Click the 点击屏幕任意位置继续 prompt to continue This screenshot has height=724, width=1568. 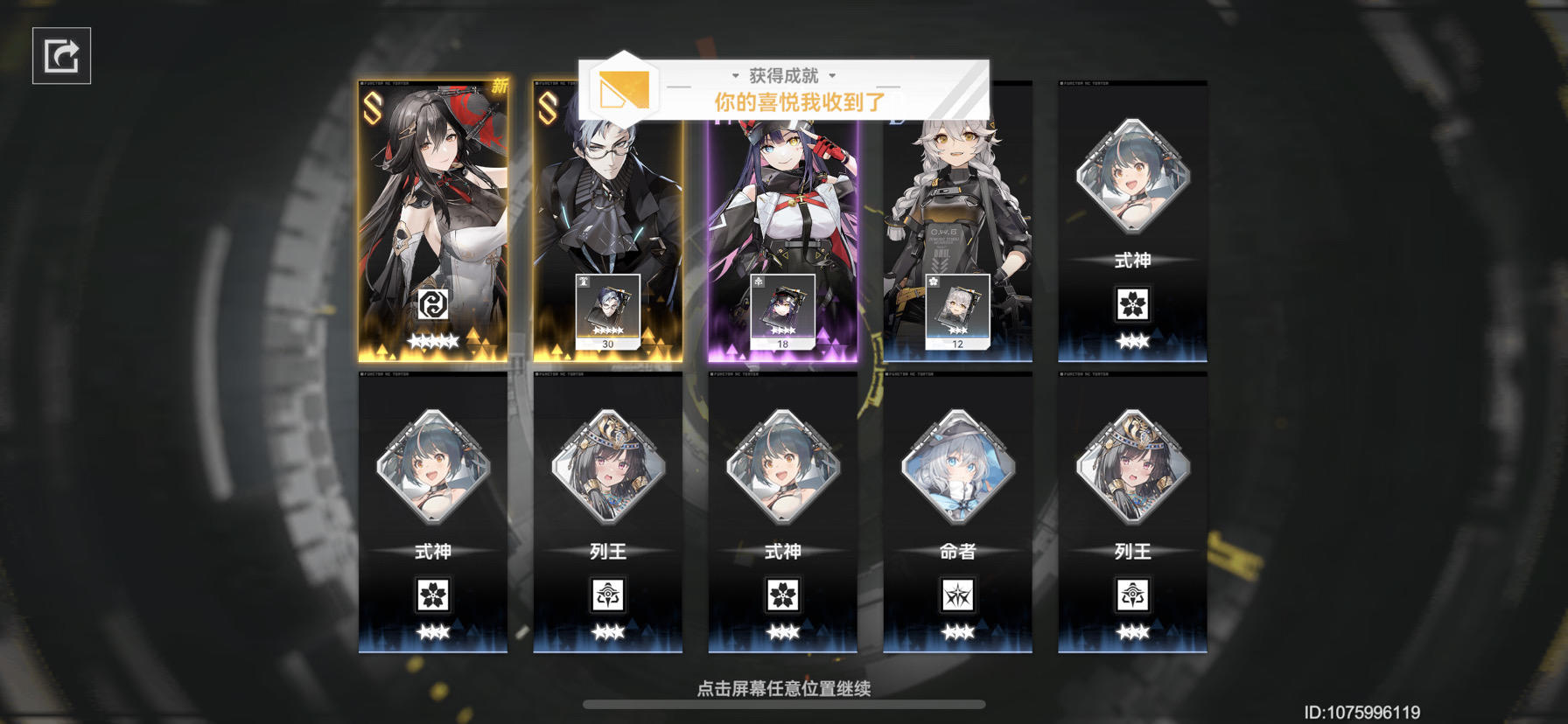[785, 688]
